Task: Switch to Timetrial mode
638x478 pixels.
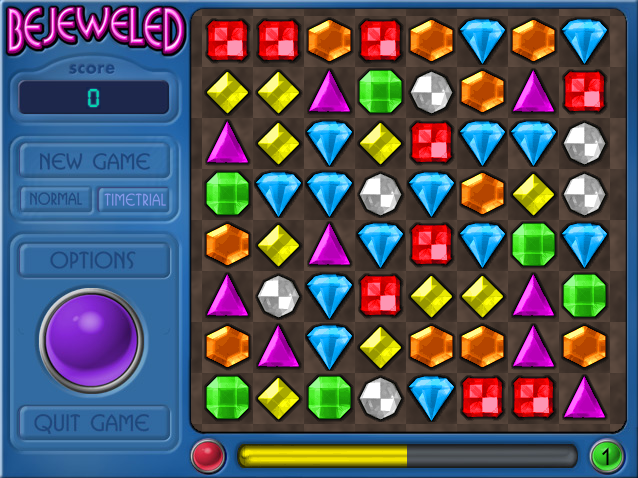Action: (x=133, y=199)
